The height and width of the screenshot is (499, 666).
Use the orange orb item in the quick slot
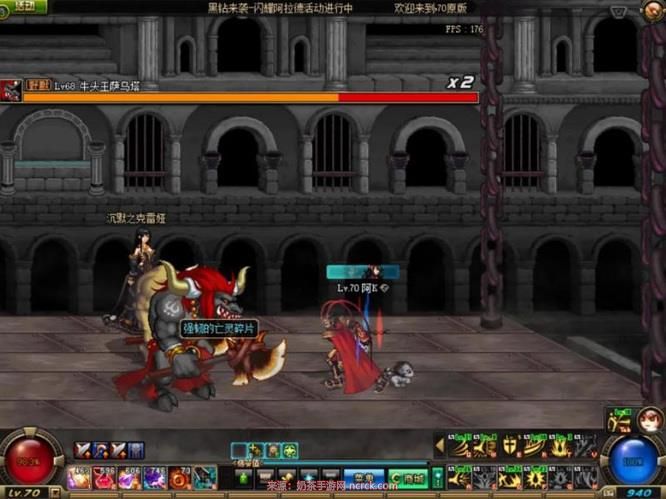[x=180, y=478]
